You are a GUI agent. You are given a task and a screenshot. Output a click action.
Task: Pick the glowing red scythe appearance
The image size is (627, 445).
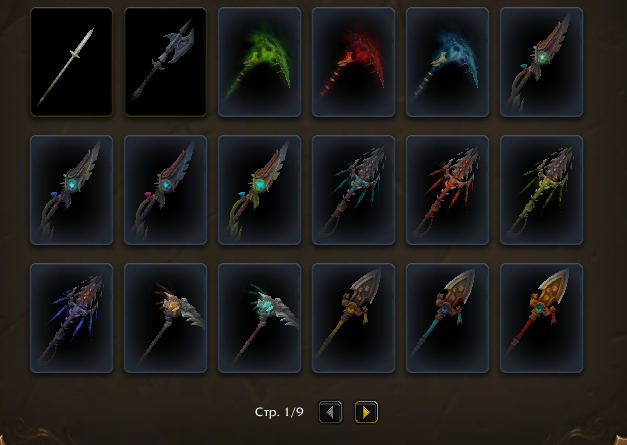click(x=353, y=62)
